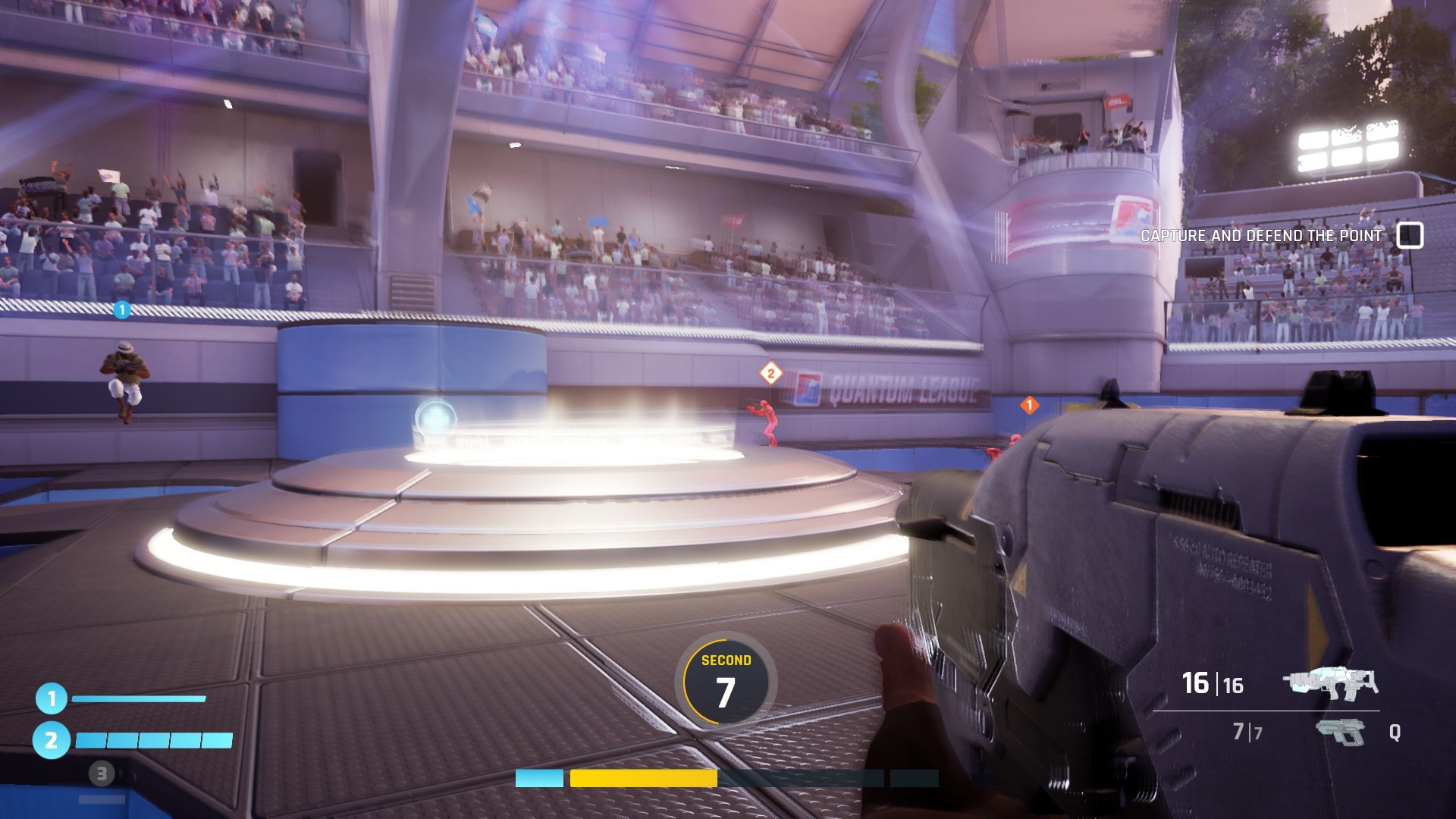Click the orange enemy 1 diamond marker
The image size is (1456, 819).
point(1029,406)
